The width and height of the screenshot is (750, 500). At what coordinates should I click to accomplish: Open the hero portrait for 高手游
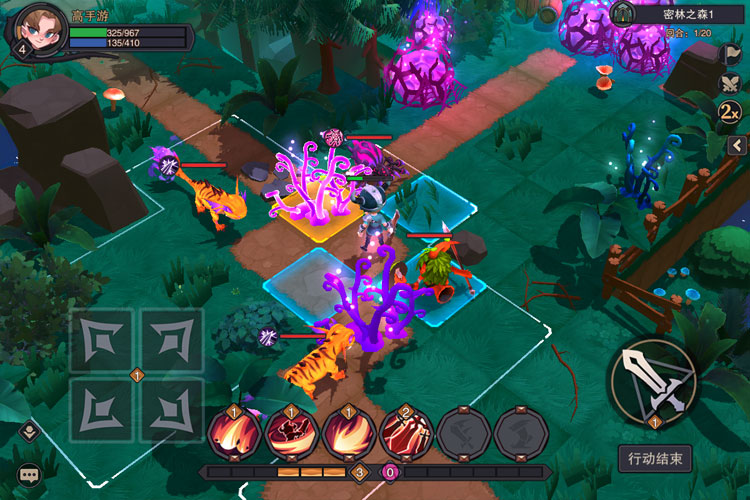pos(37,29)
